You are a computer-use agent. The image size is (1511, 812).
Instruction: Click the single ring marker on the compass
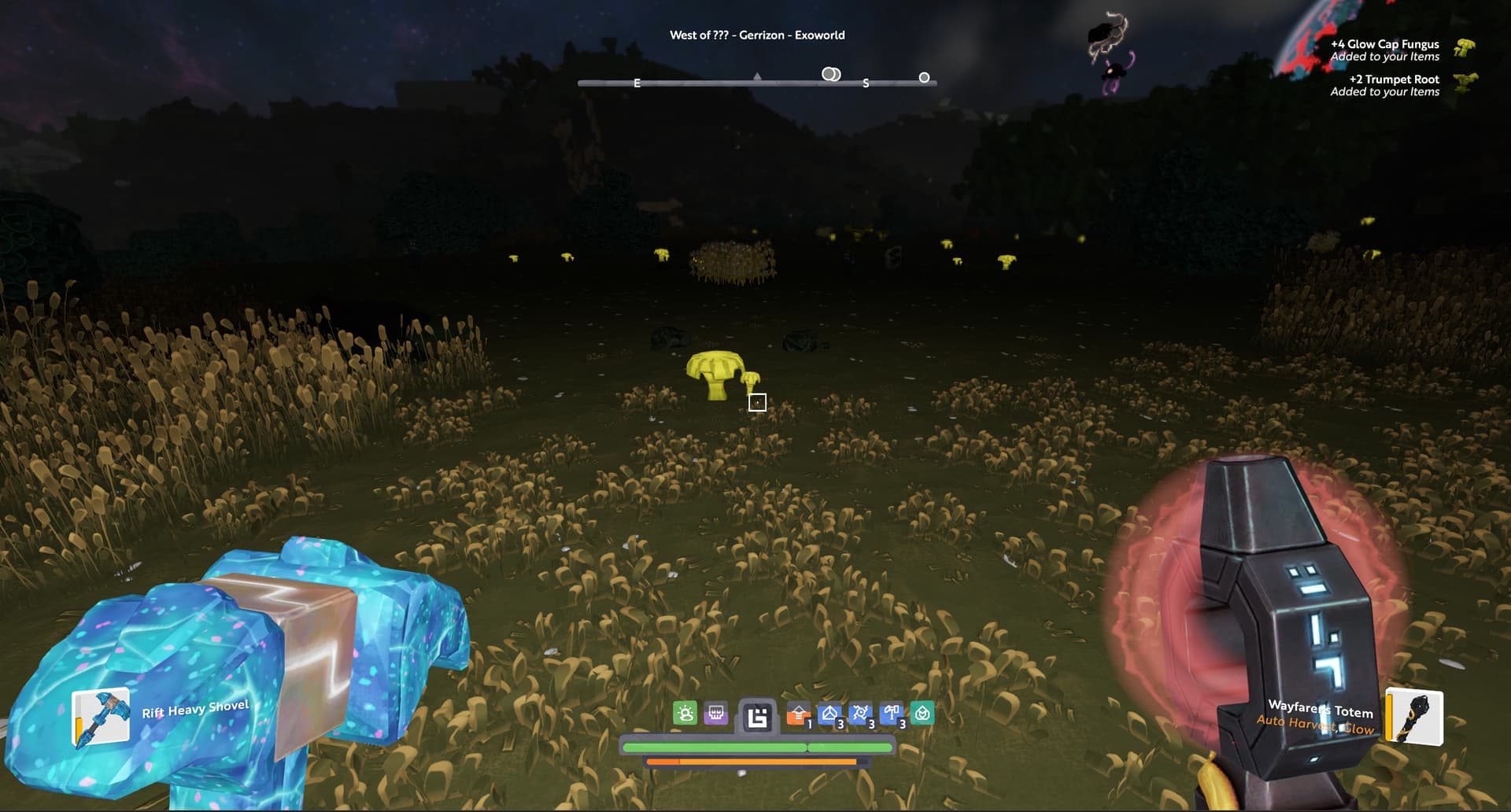click(x=925, y=77)
